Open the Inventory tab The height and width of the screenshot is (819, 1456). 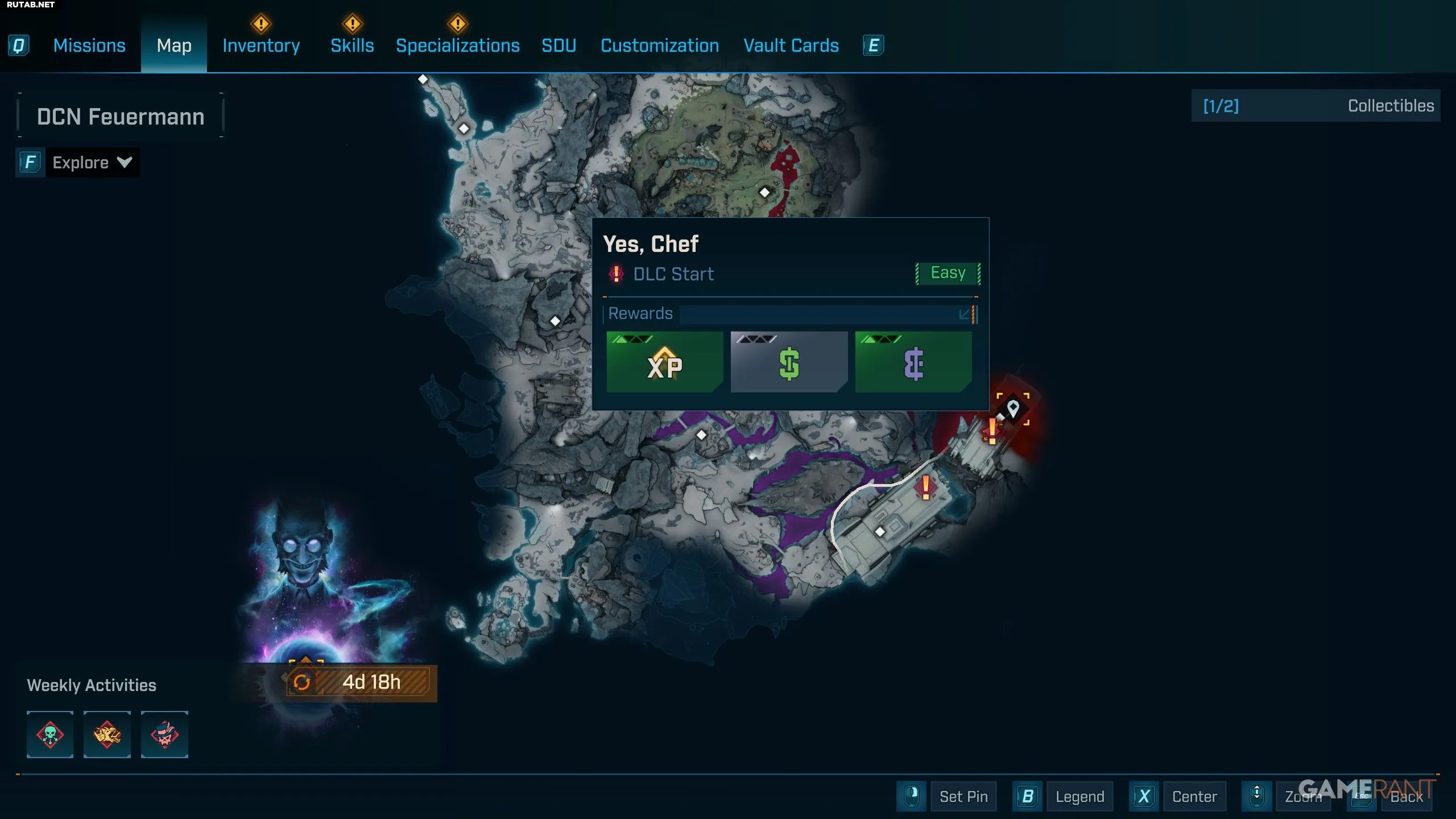261,45
